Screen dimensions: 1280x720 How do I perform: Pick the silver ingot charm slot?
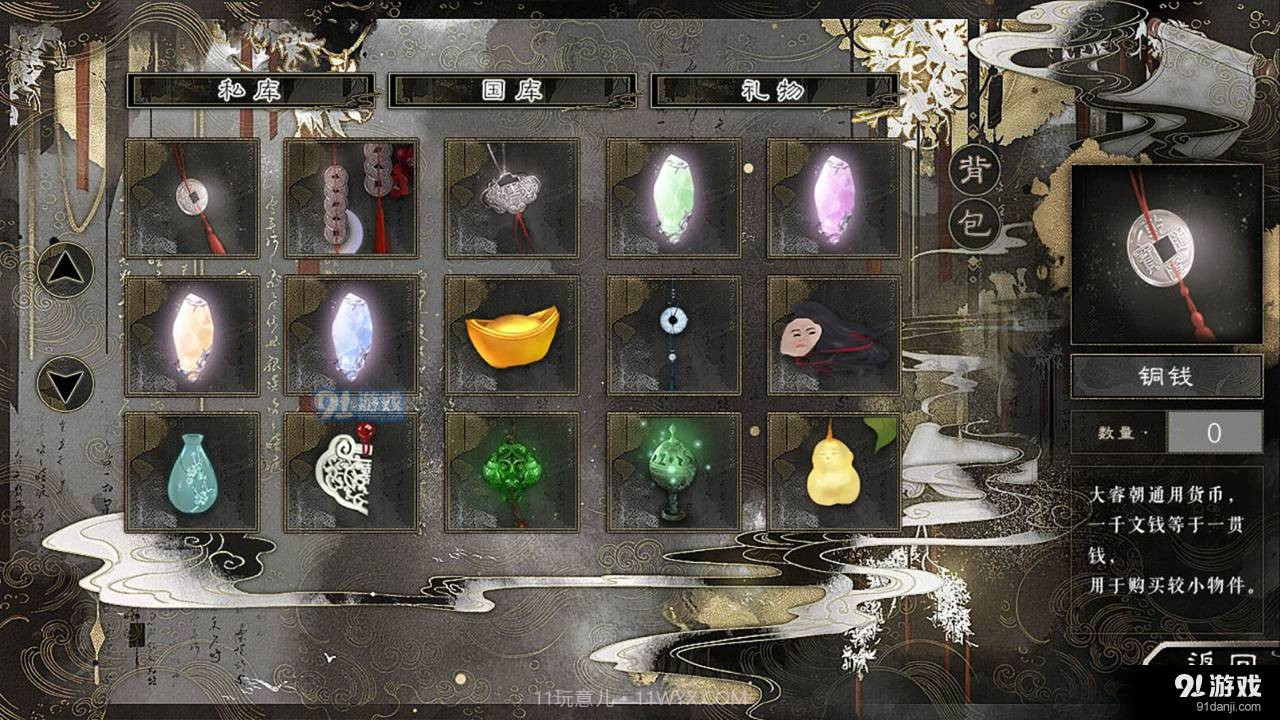512,198
